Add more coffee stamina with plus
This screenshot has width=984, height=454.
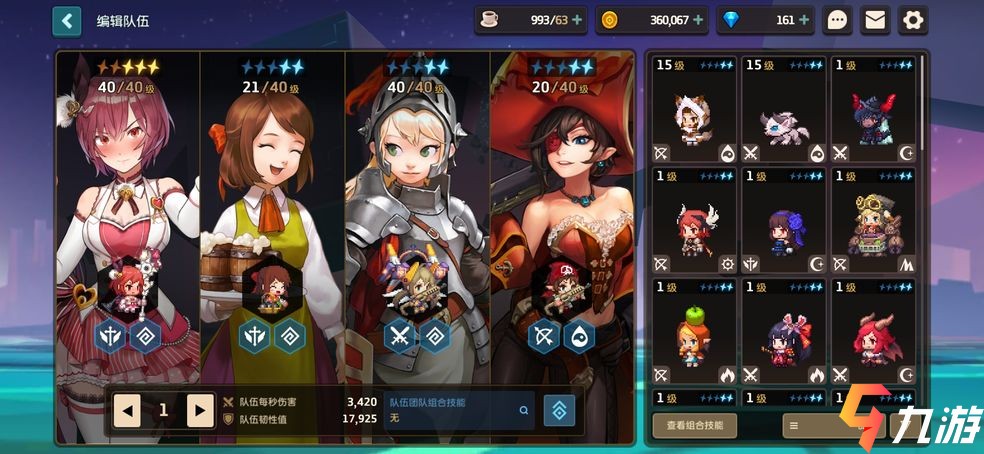[x=576, y=20]
